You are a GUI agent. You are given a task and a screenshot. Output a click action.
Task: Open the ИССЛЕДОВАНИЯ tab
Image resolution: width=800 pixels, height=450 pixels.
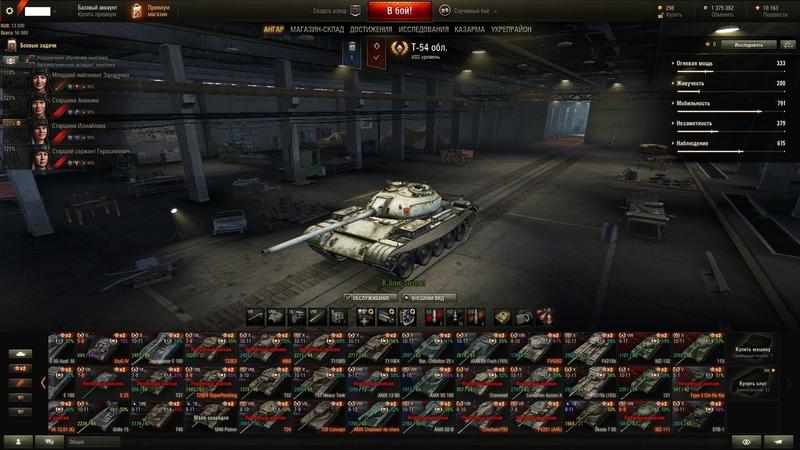tap(424, 30)
